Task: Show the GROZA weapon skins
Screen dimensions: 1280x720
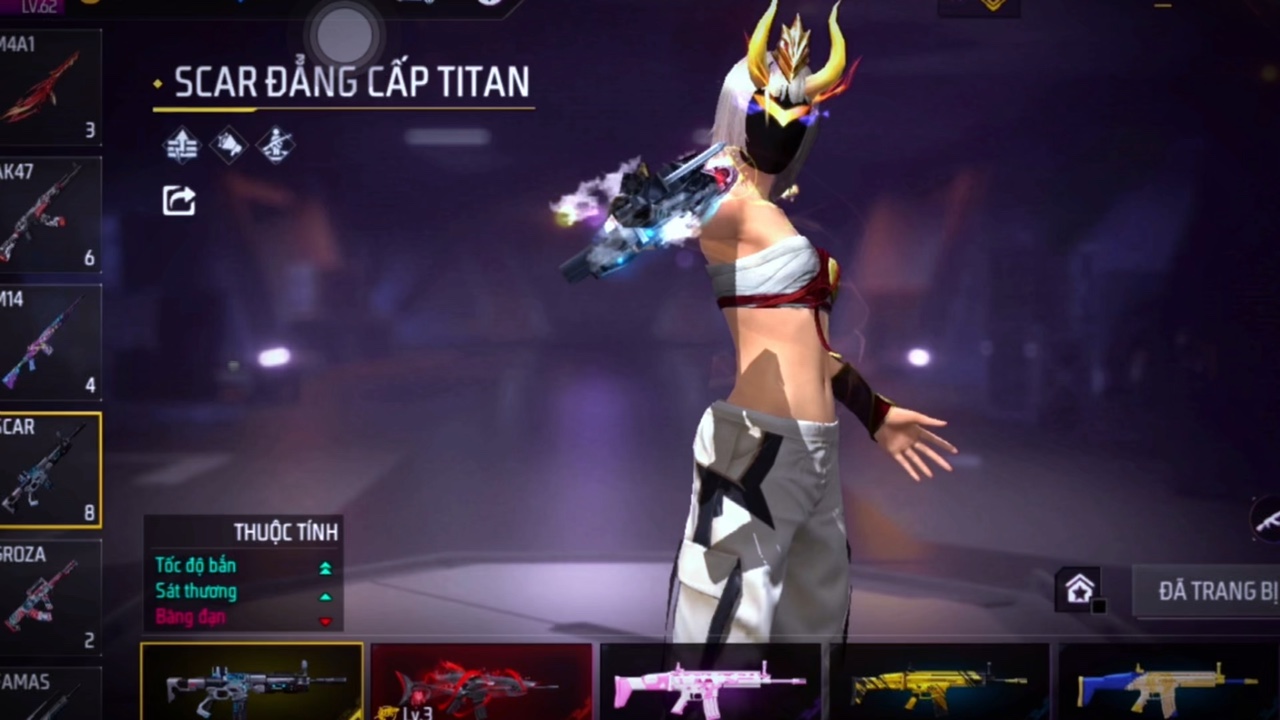Action: click(49, 597)
